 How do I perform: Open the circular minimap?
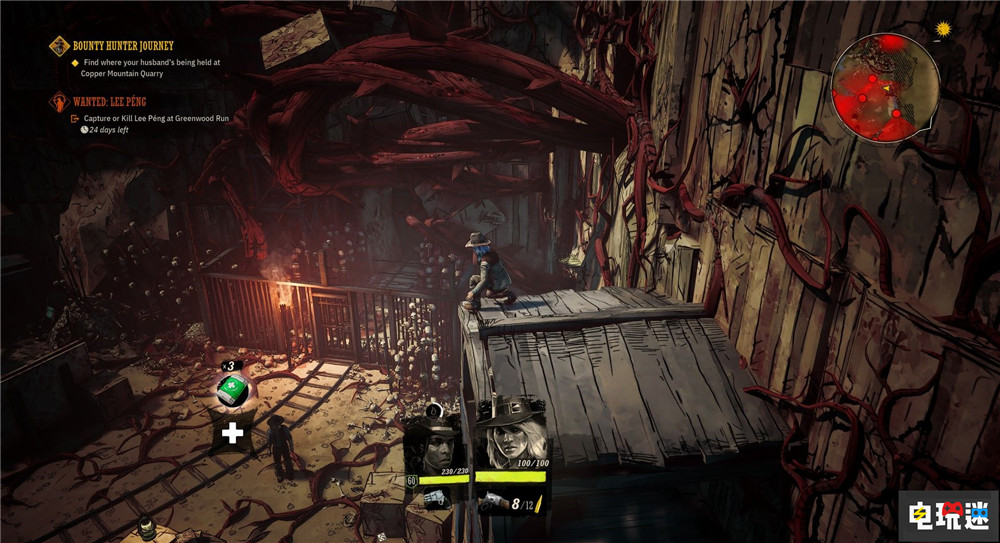(885, 82)
